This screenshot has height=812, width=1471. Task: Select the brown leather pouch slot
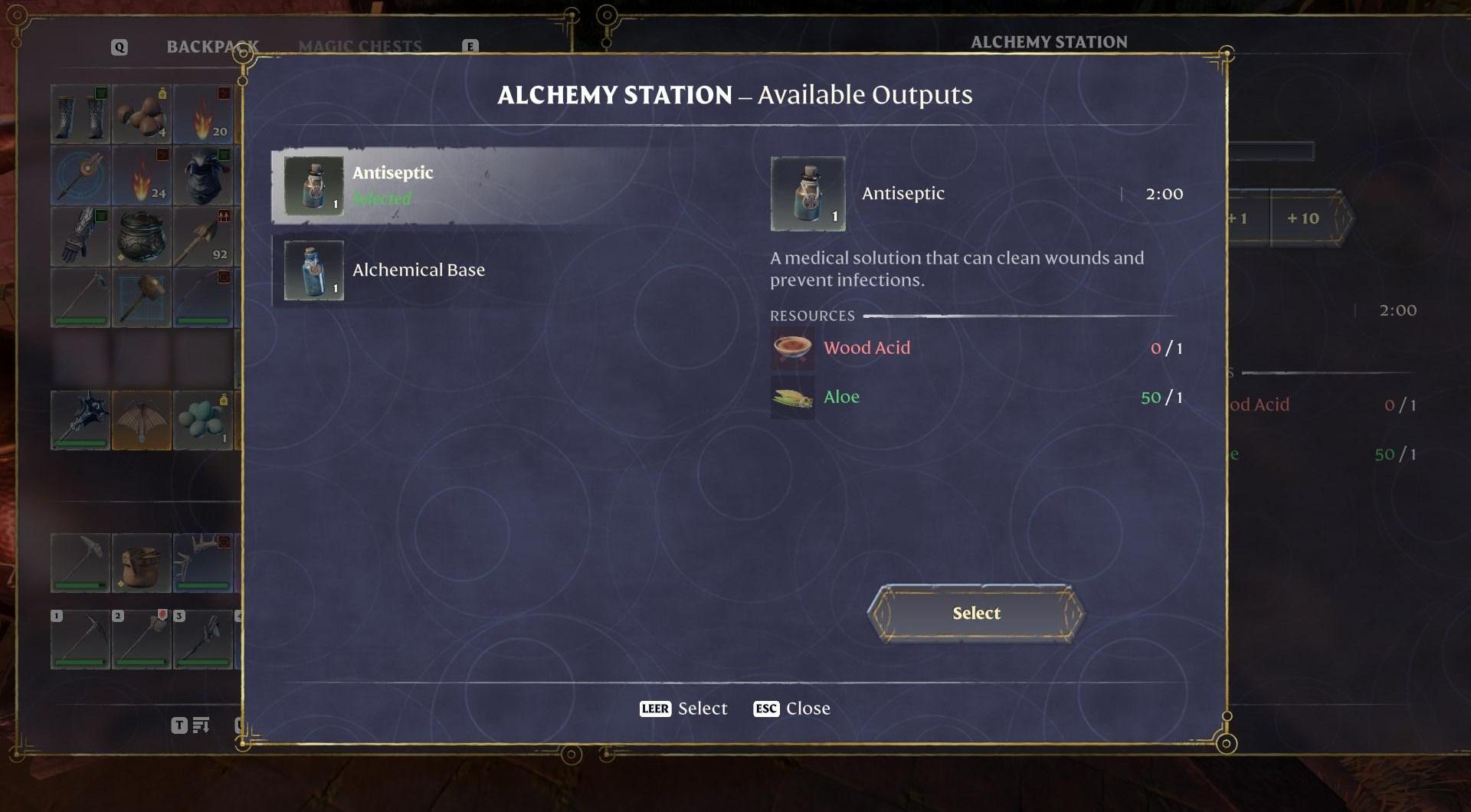click(142, 563)
